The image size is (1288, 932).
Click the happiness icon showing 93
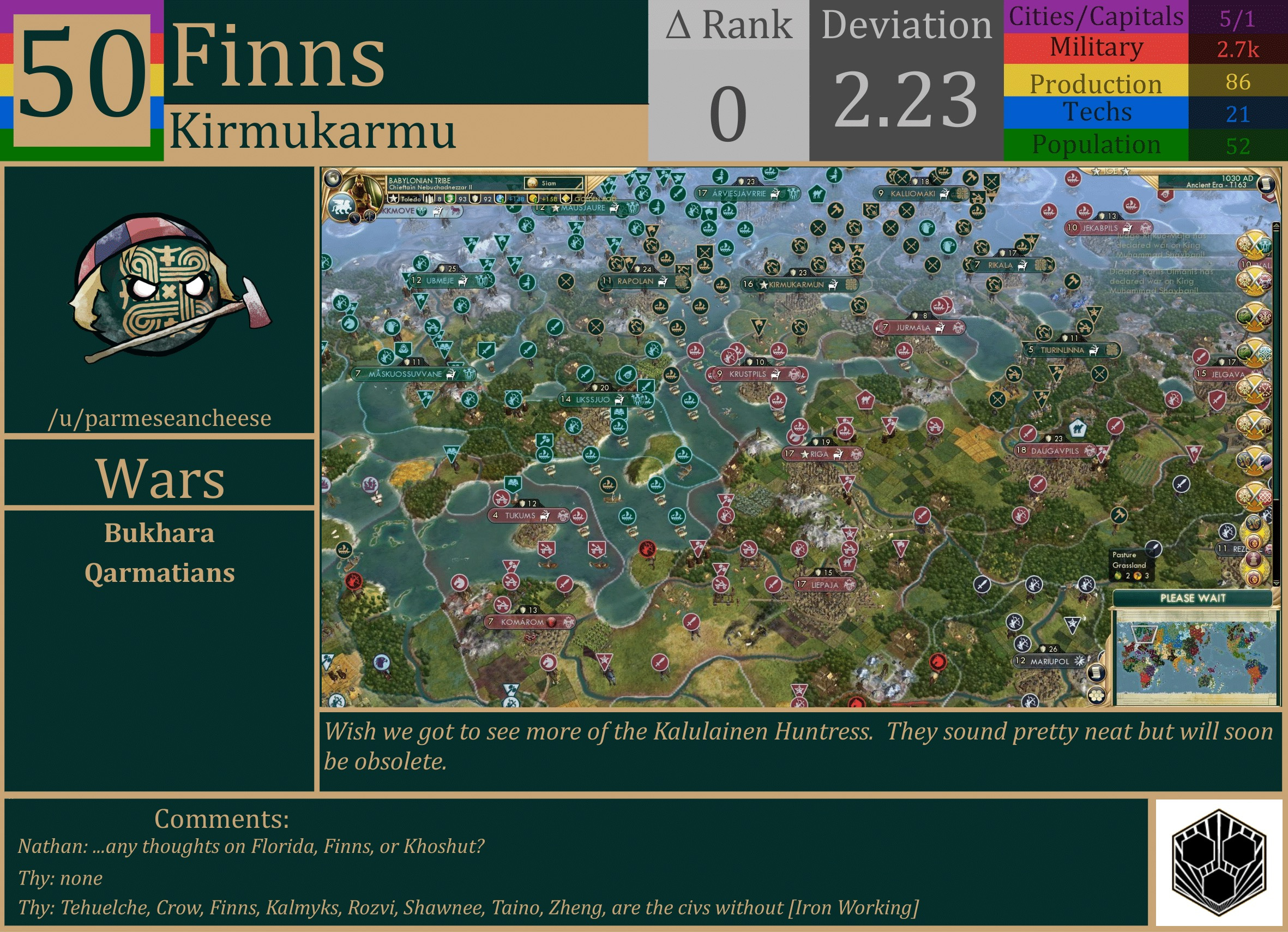click(x=452, y=201)
